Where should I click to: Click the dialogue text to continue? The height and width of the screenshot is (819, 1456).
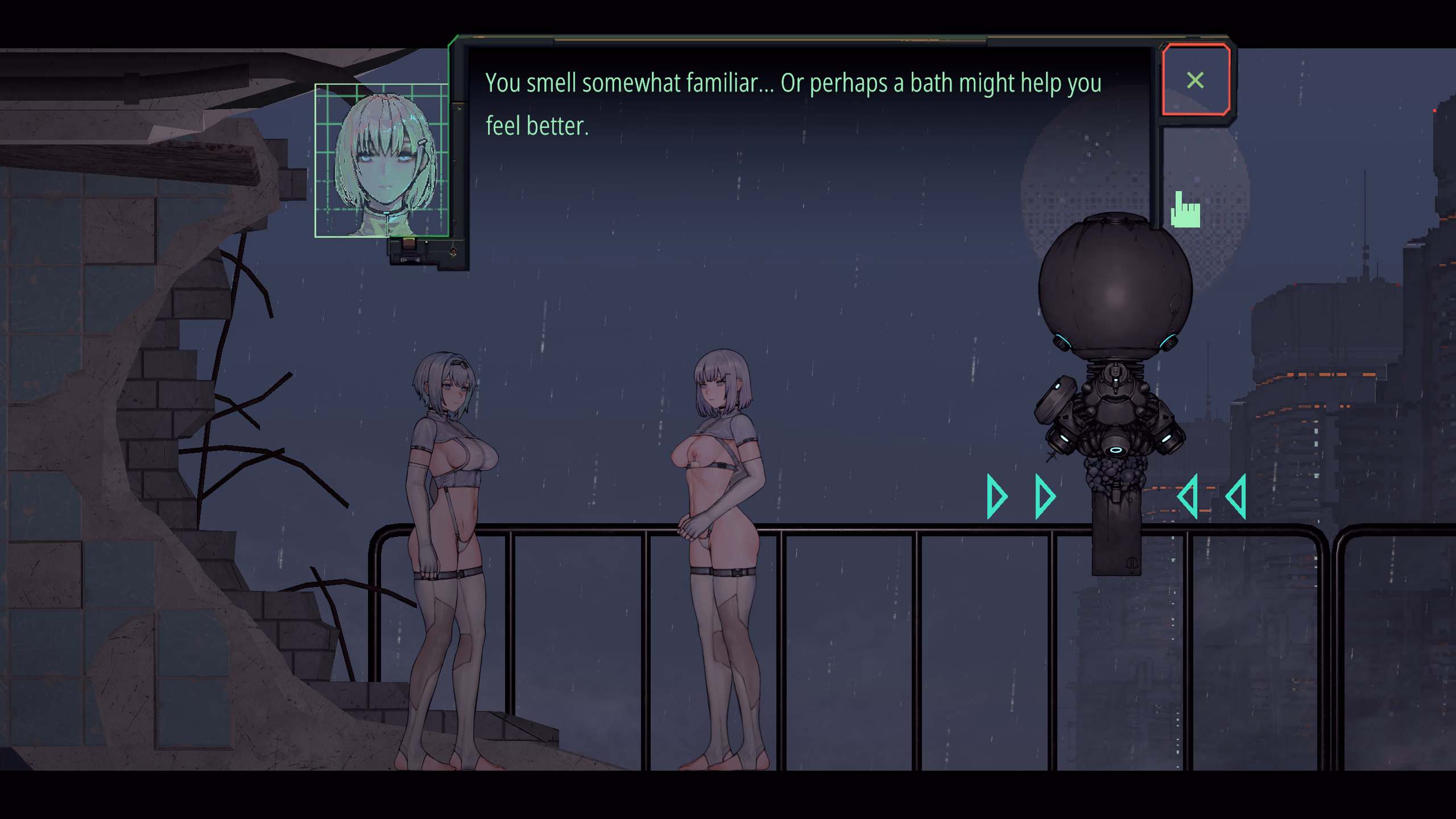793,104
